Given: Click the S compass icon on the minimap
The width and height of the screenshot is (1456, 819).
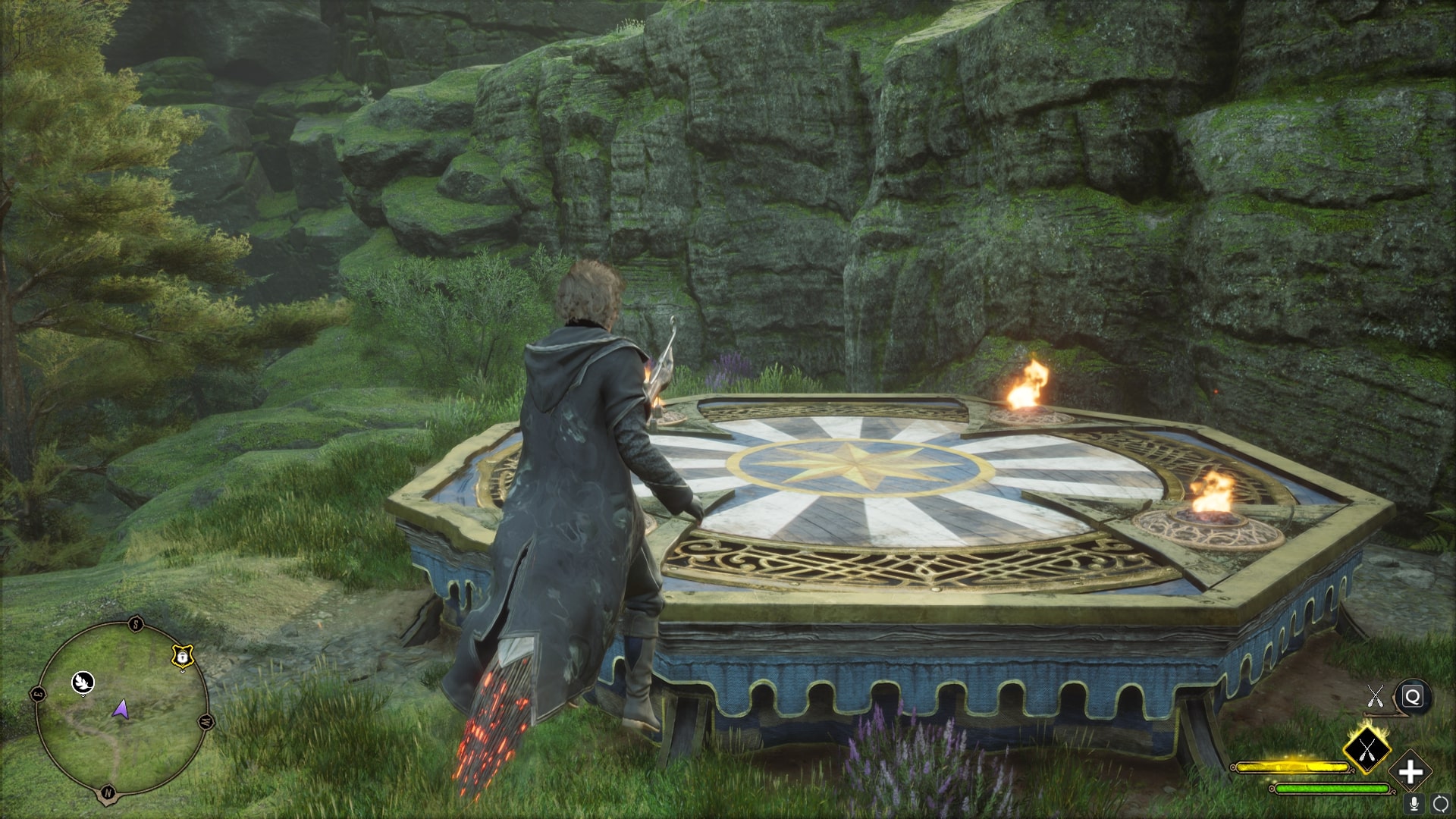Looking at the screenshot, I should coord(135,624).
